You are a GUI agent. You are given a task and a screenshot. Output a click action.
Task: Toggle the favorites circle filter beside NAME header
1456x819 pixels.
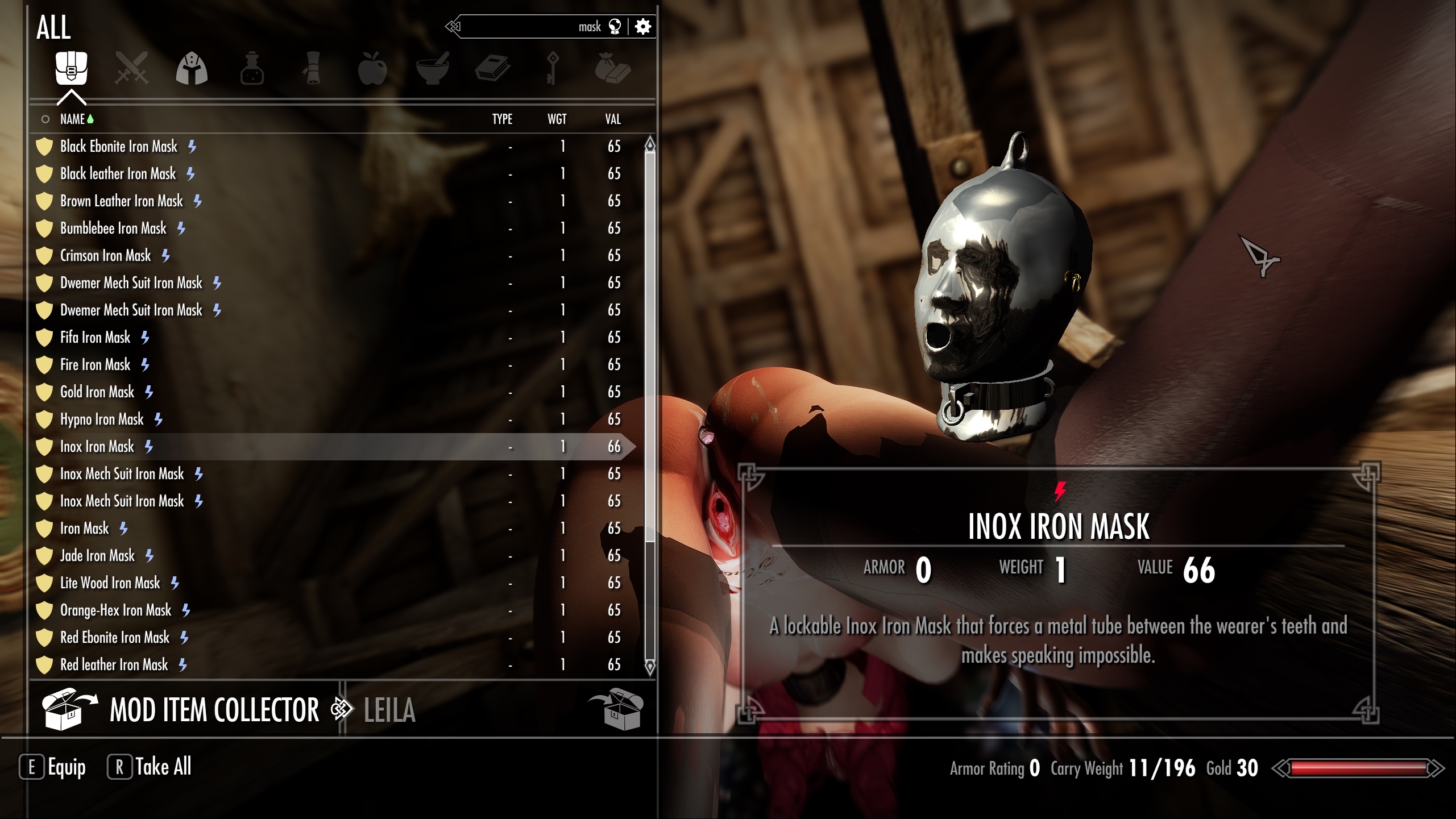[x=45, y=119]
